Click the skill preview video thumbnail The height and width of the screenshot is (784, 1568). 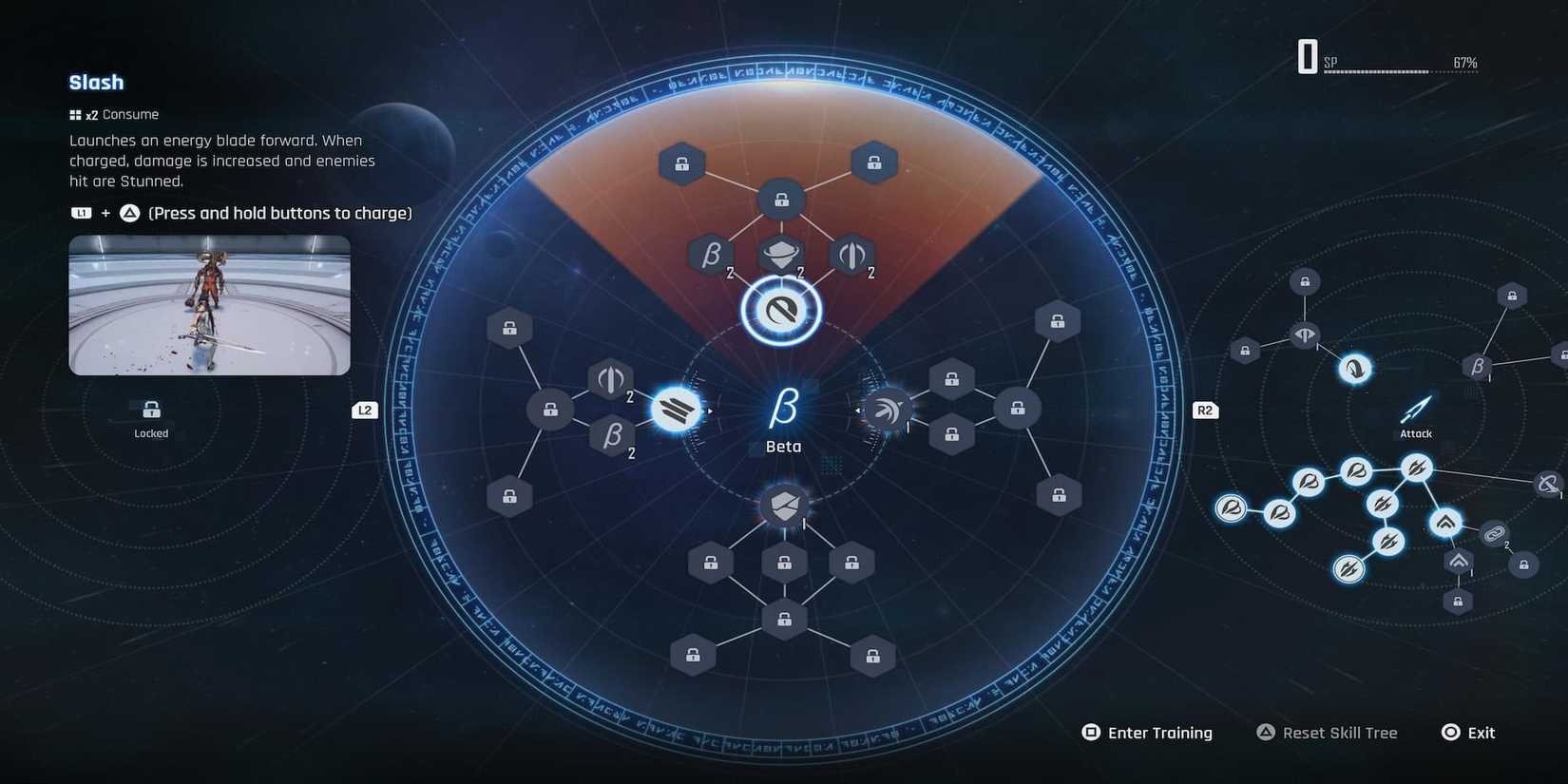pyautogui.click(x=209, y=304)
